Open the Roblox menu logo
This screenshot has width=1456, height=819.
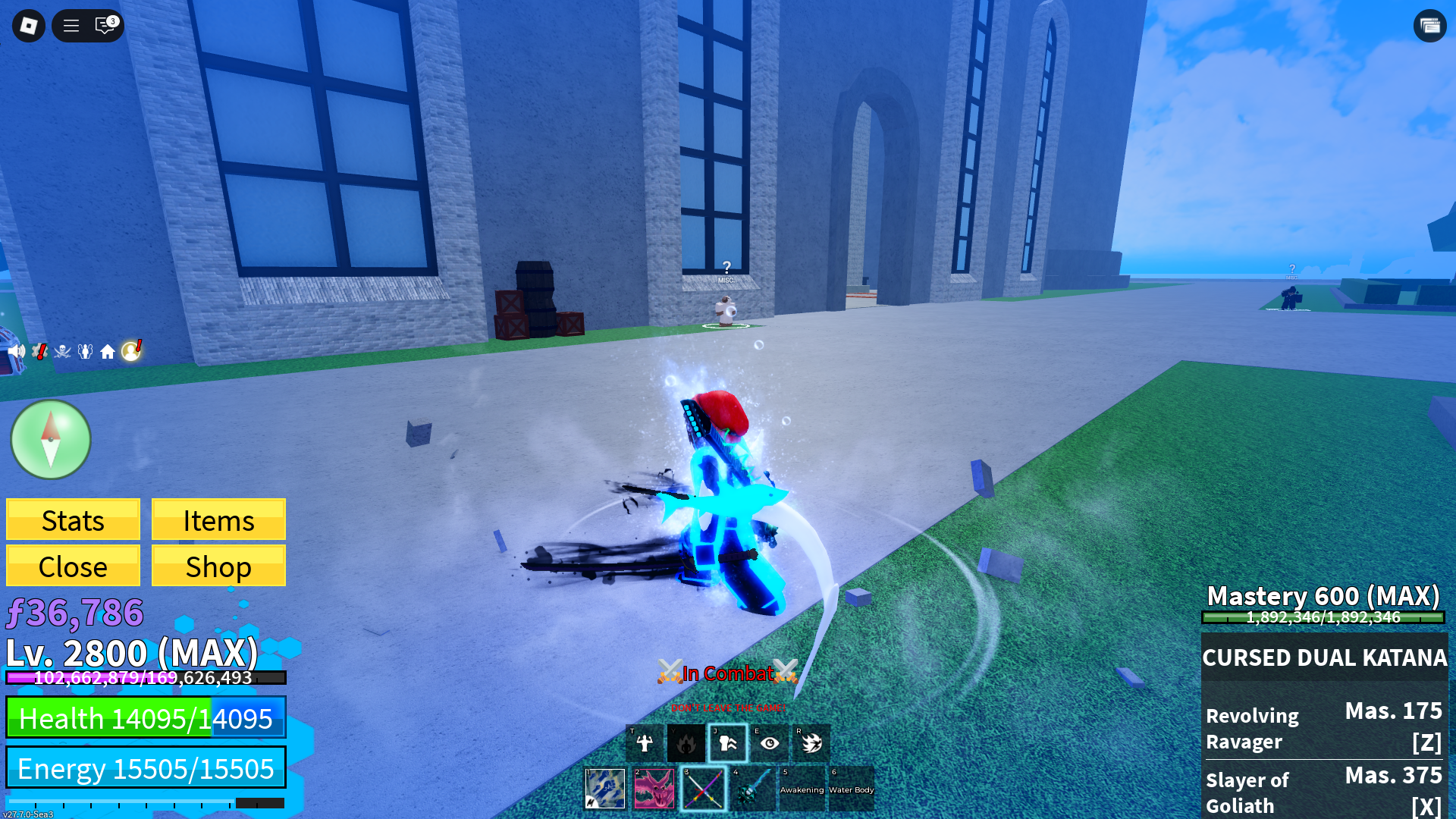pyautogui.click(x=29, y=26)
